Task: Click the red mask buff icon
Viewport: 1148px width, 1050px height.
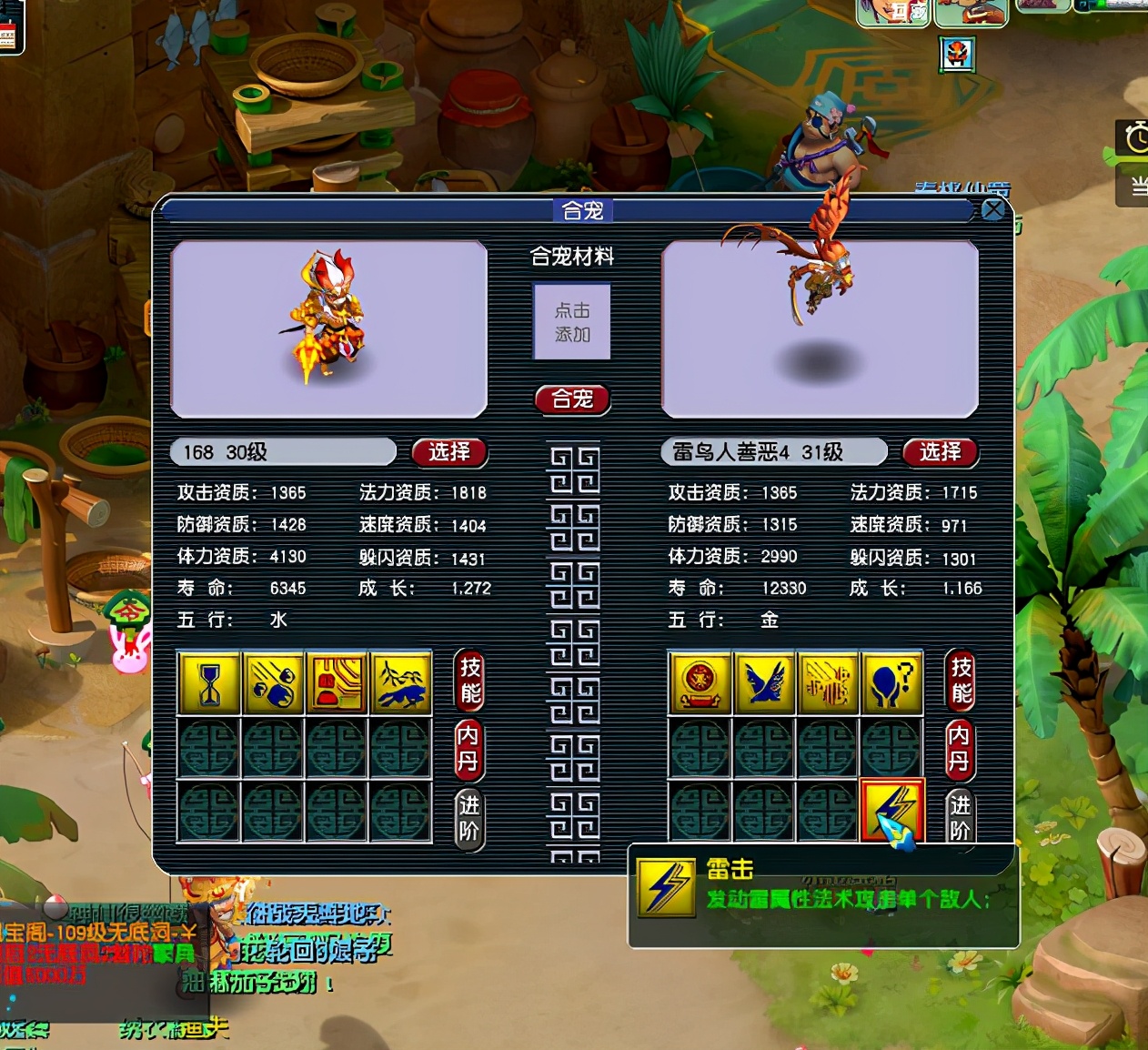Action: pyautogui.click(x=956, y=55)
